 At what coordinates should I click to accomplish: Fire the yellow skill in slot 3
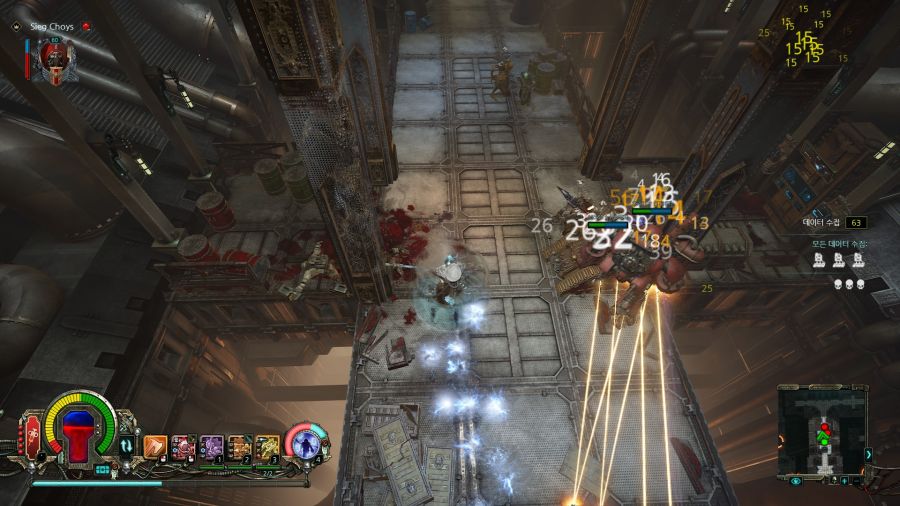coord(266,446)
